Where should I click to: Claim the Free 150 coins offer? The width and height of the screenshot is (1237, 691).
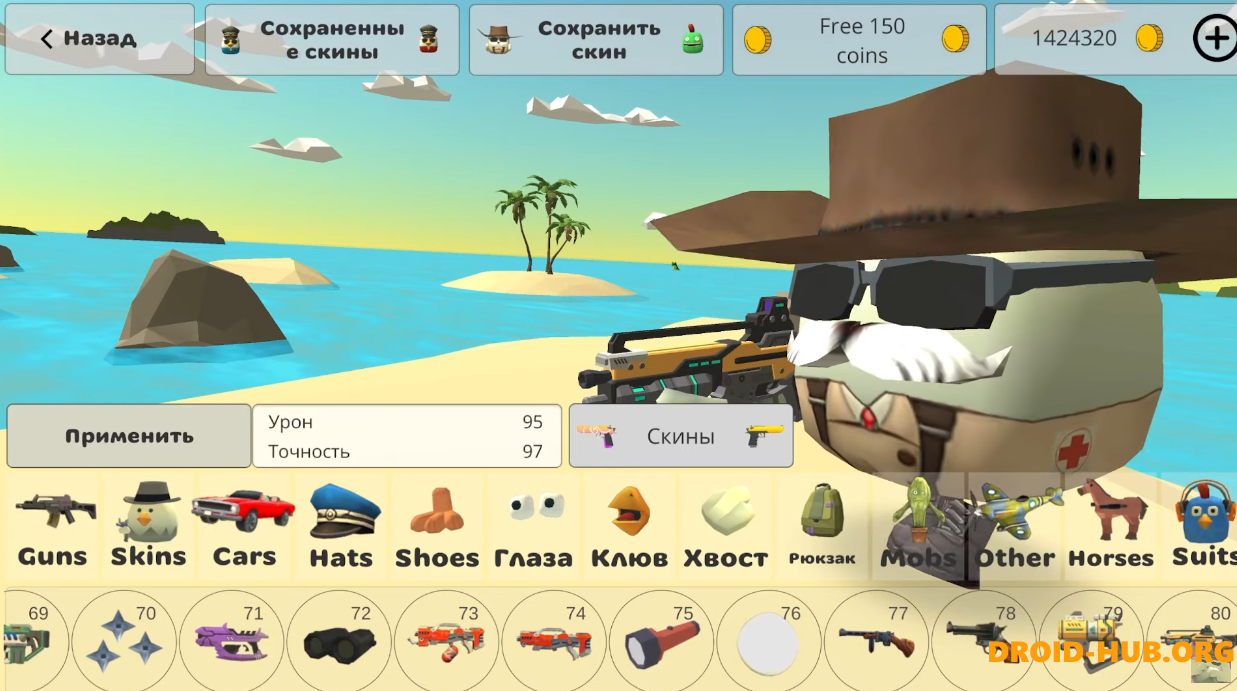858,40
